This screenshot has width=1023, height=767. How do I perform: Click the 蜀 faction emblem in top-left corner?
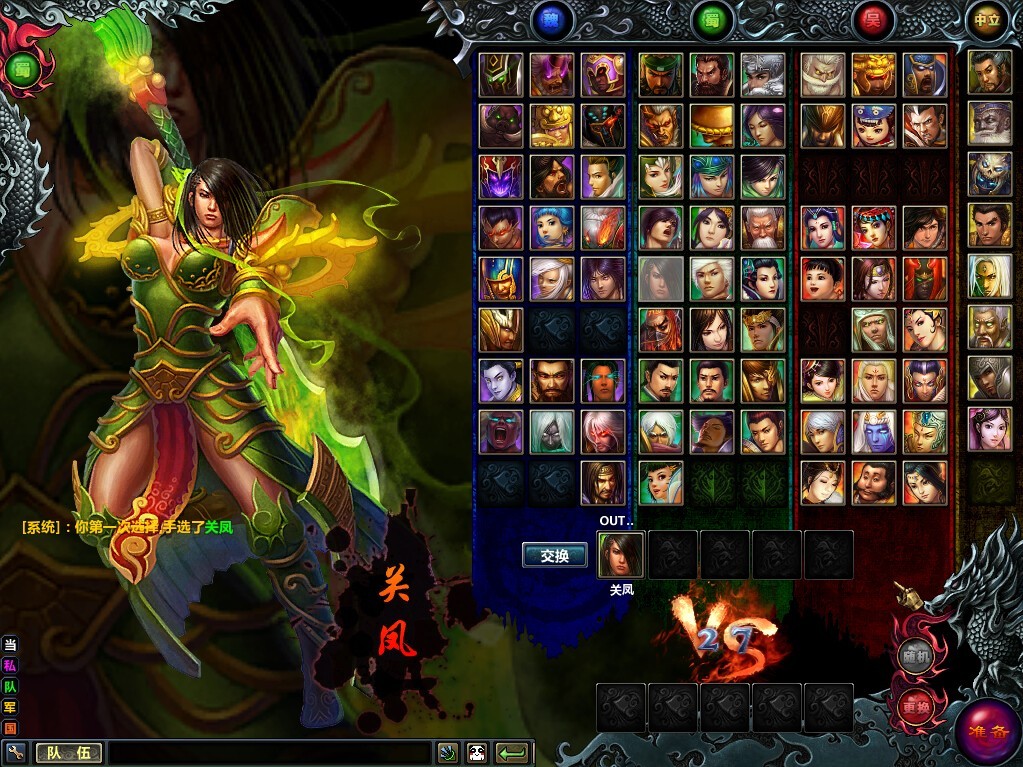point(20,69)
